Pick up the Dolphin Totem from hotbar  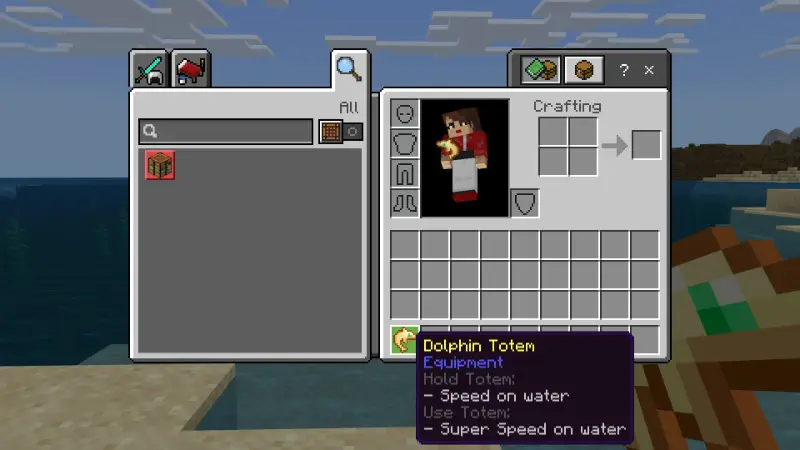pos(404,340)
